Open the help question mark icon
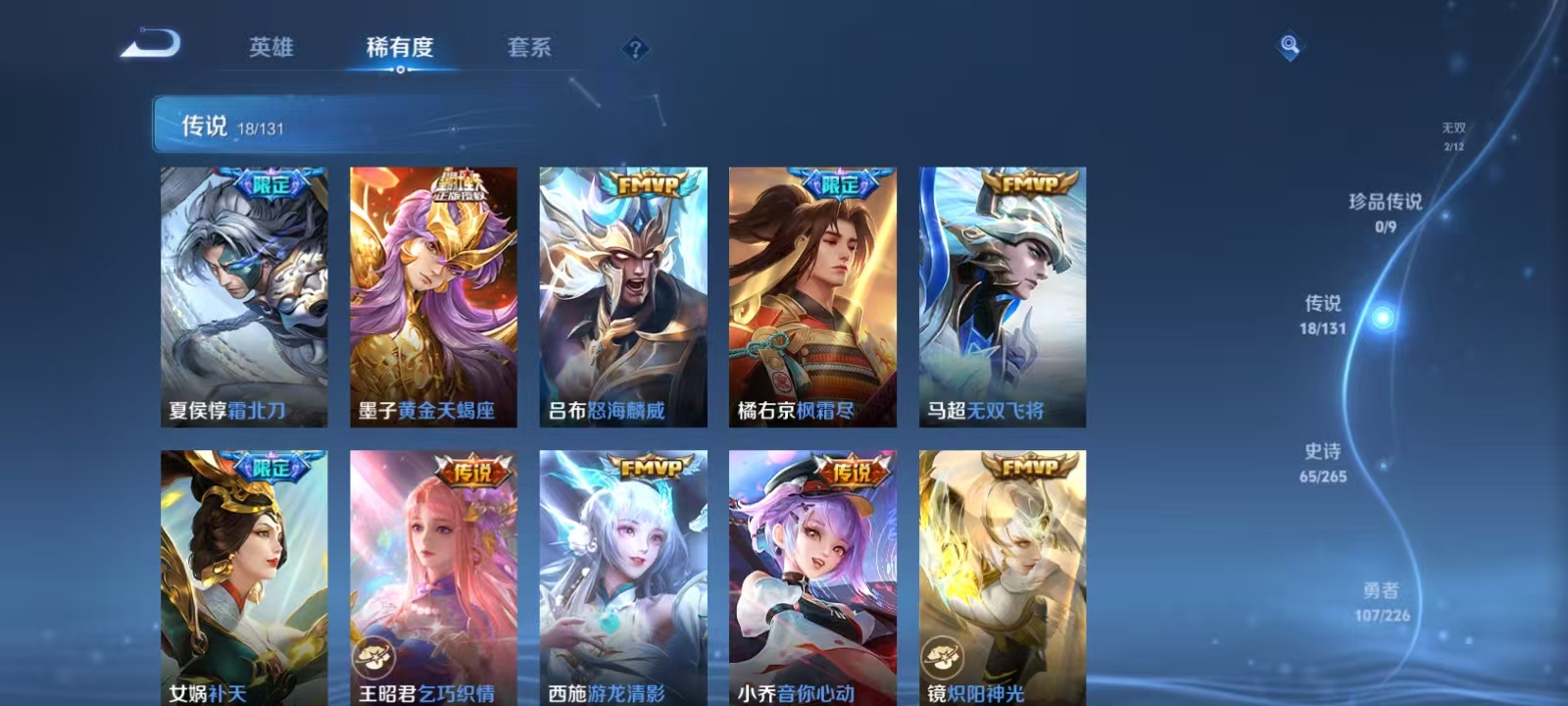 (x=634, y=49)
